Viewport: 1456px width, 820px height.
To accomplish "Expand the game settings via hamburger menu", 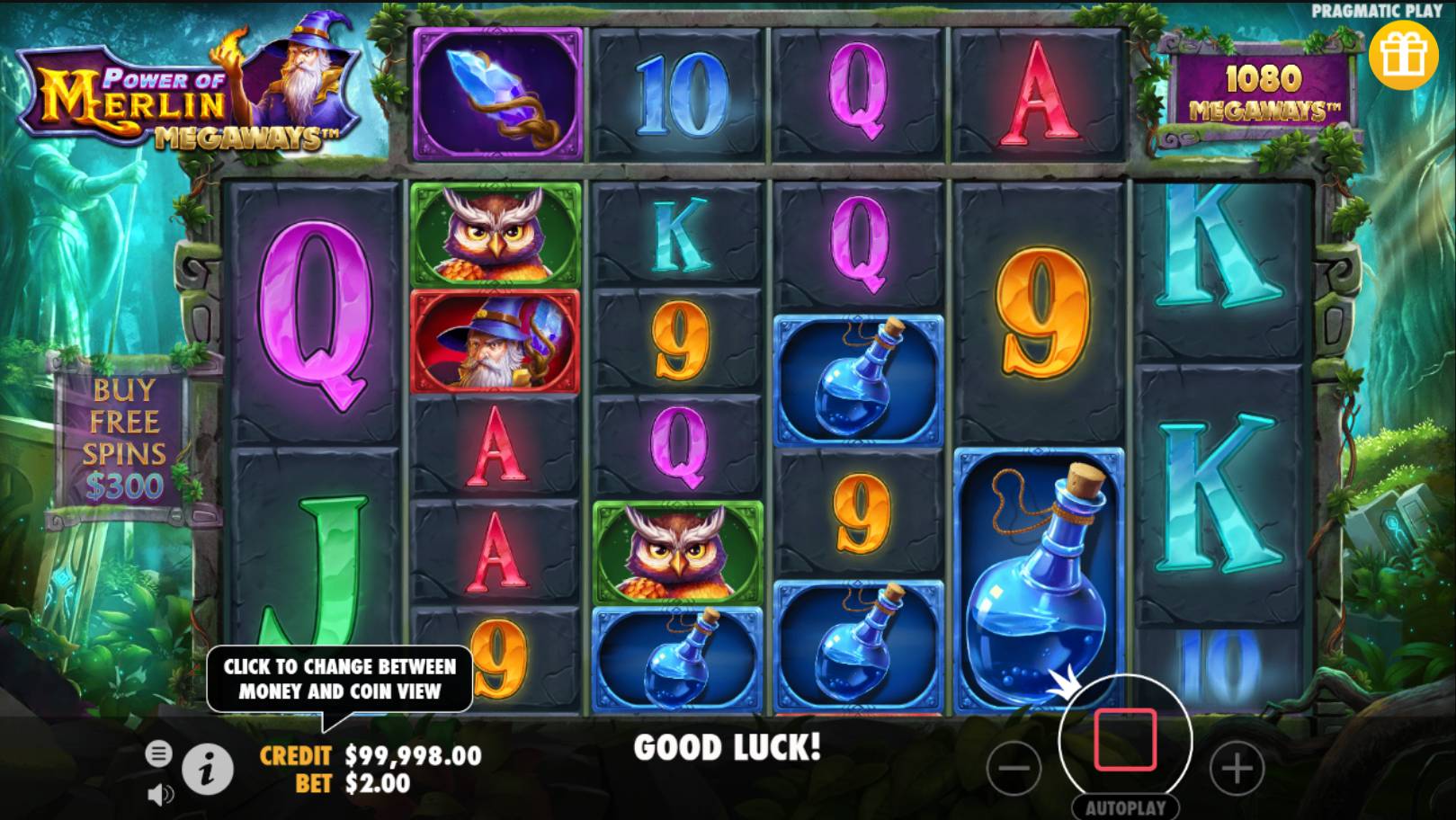I will point(160,752).
